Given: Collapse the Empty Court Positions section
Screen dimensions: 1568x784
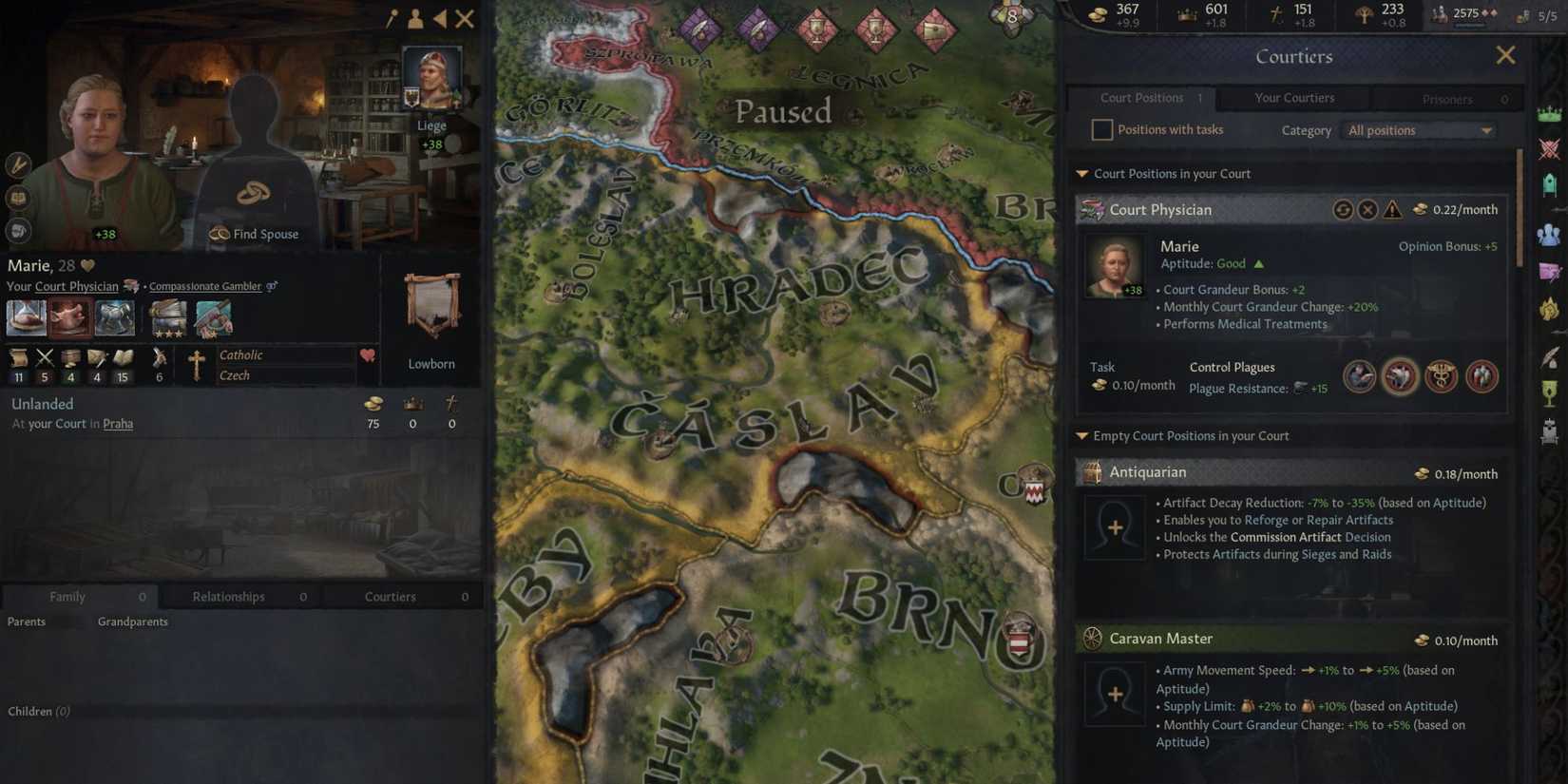Looking at the screenshot, I should point(1081,436).
